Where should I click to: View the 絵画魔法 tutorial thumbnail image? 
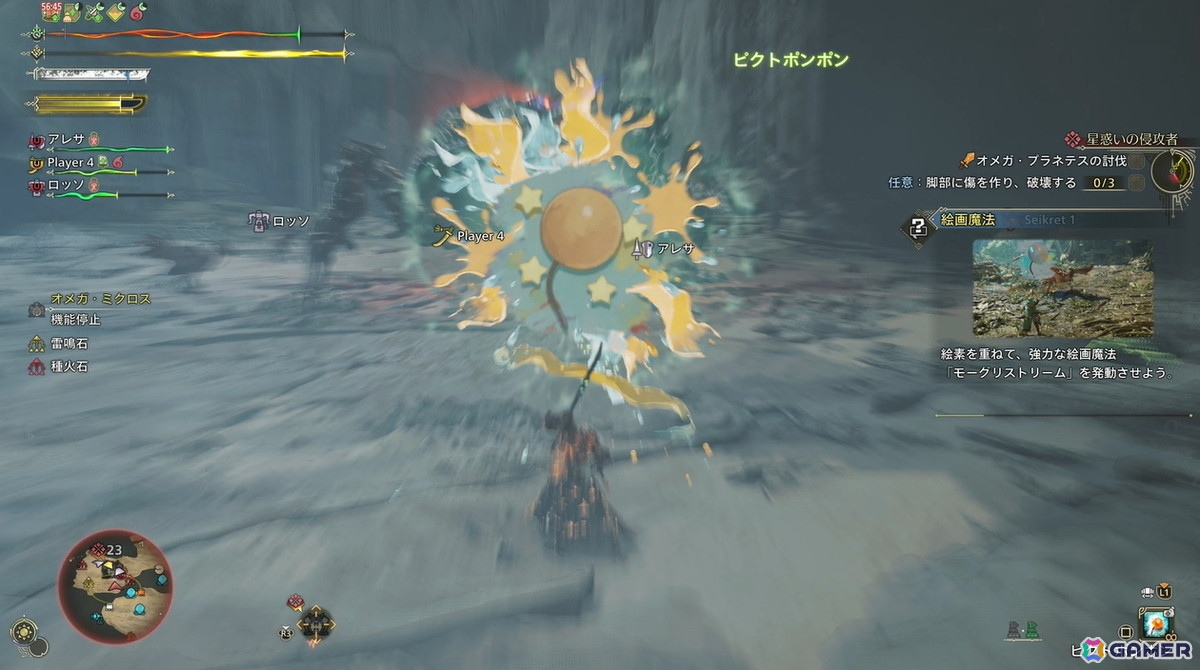pyautogui.click(x=1062, y=287)
